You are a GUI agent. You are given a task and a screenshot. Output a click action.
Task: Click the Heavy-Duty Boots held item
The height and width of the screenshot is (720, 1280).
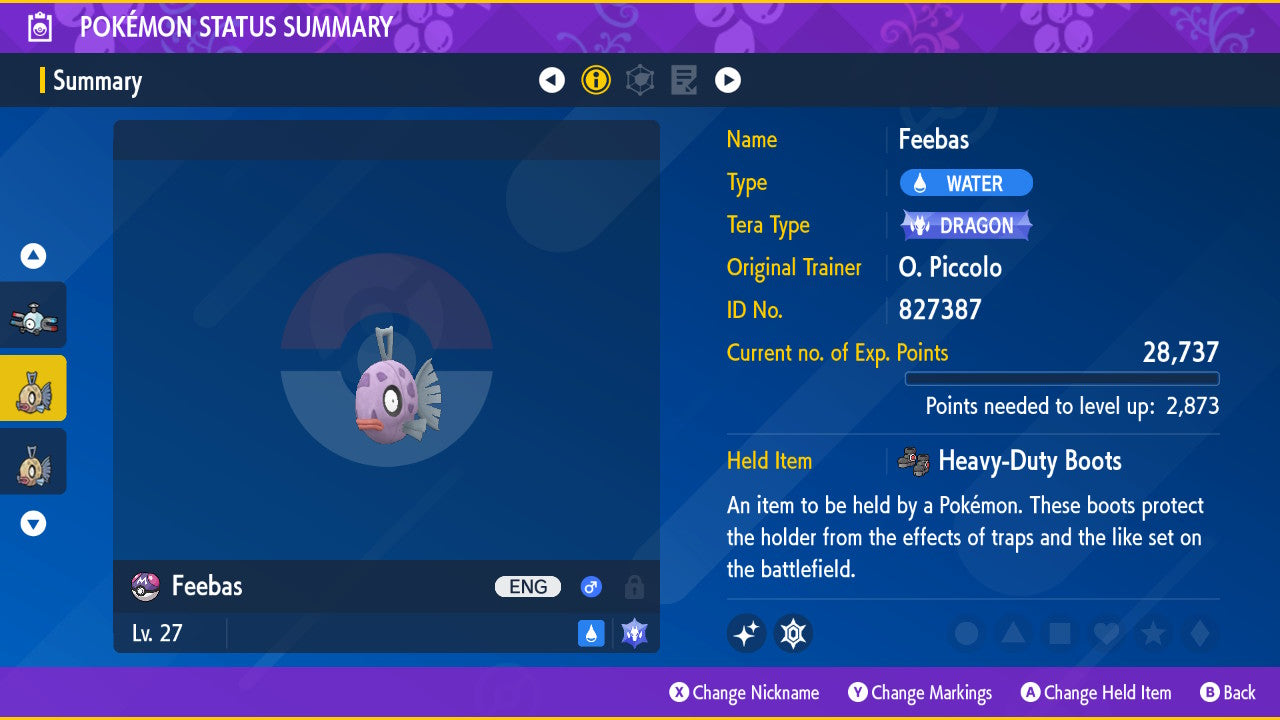[x=1010, y=461]
